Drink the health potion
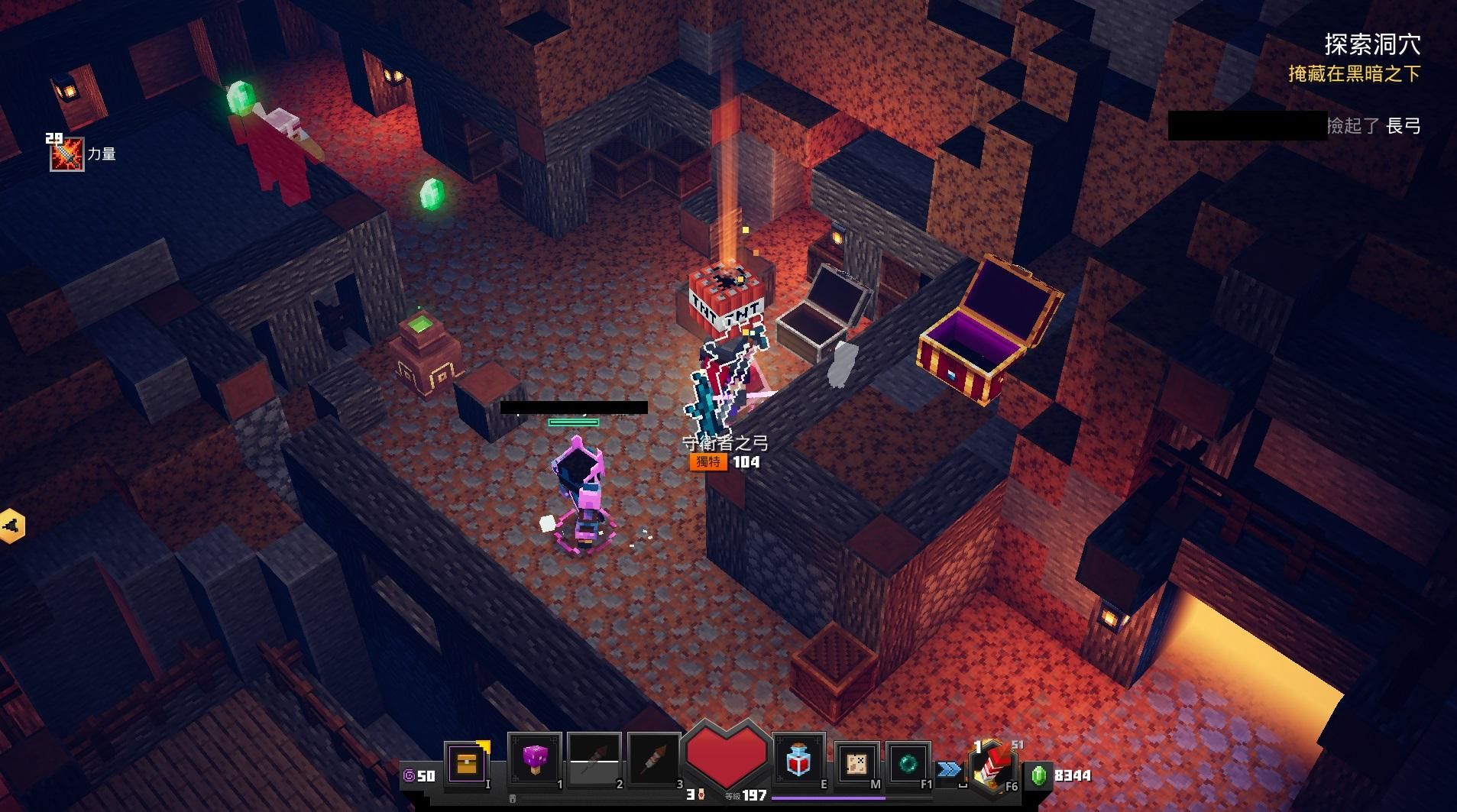 (798, 760)
